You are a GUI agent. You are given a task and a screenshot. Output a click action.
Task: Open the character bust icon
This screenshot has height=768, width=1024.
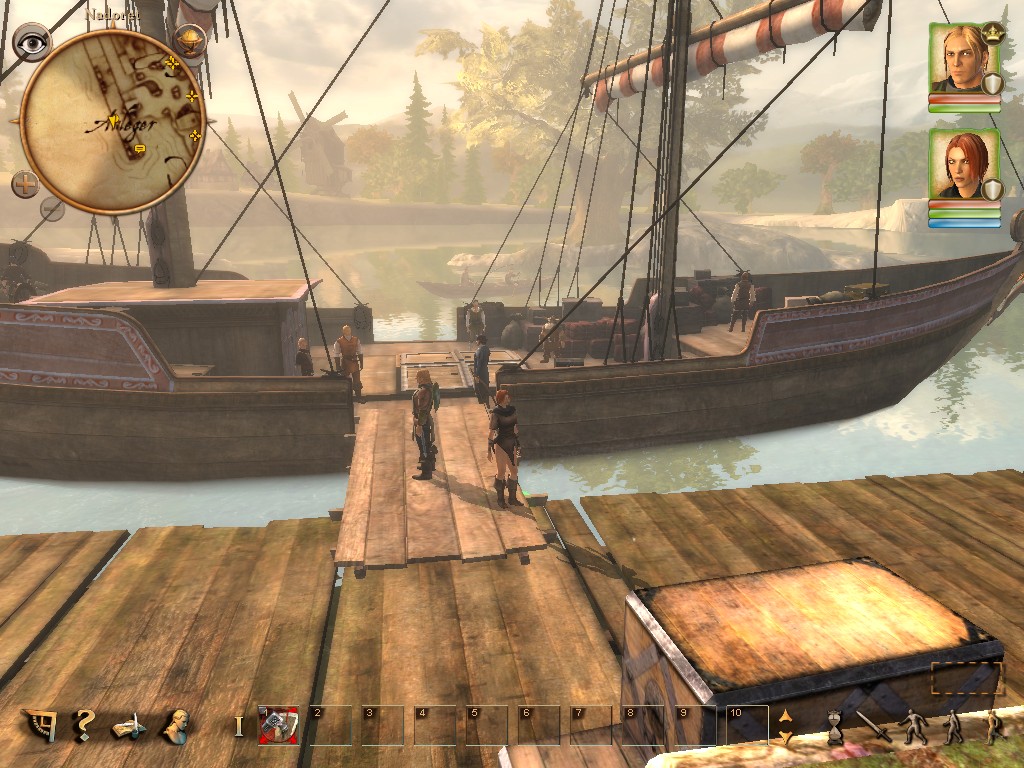click(177, 725)
